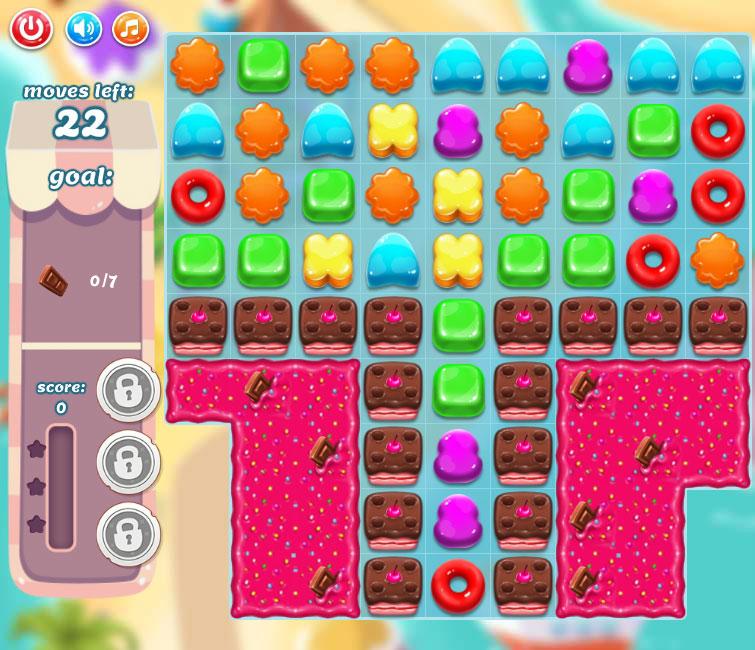
Task: Toggle the orange music note button
Action: pyautogui.click(x=130, y=29)
